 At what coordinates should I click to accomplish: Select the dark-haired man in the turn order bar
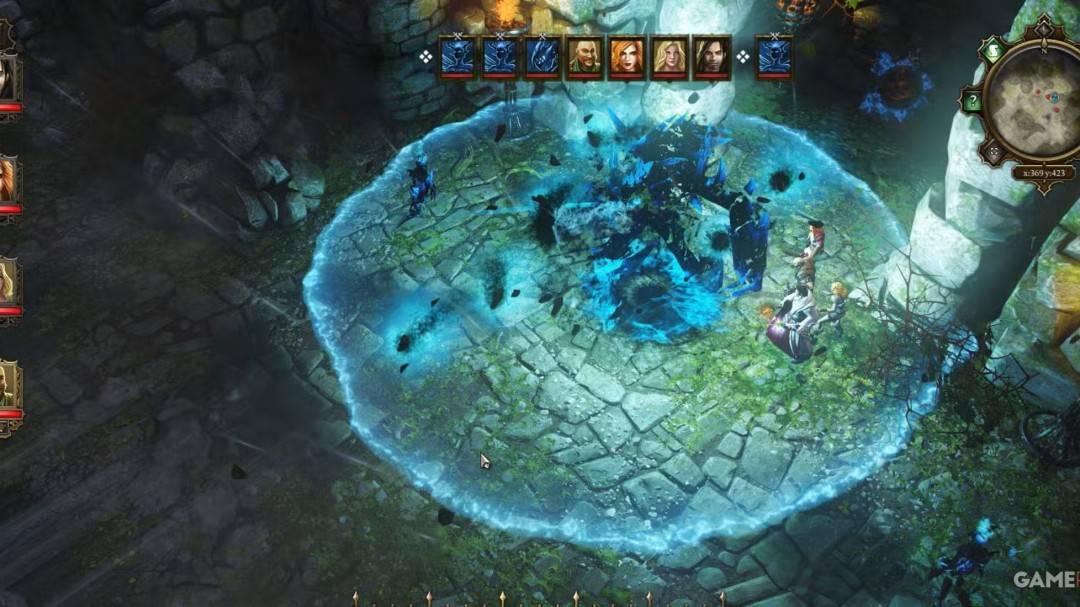tap(712, 57)
